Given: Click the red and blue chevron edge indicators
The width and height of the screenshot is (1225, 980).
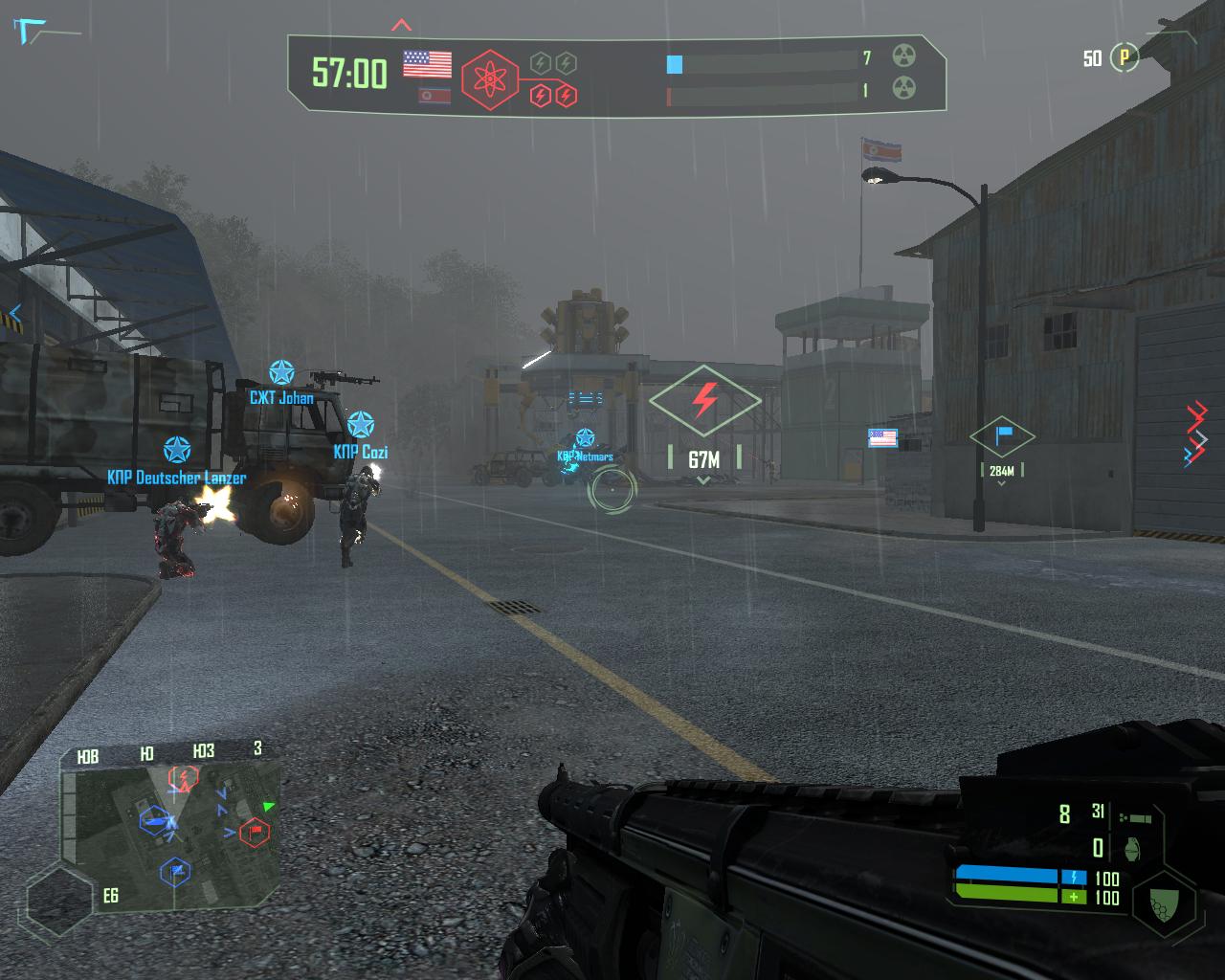Looking at the screenshot, I should click(1195, 434).
